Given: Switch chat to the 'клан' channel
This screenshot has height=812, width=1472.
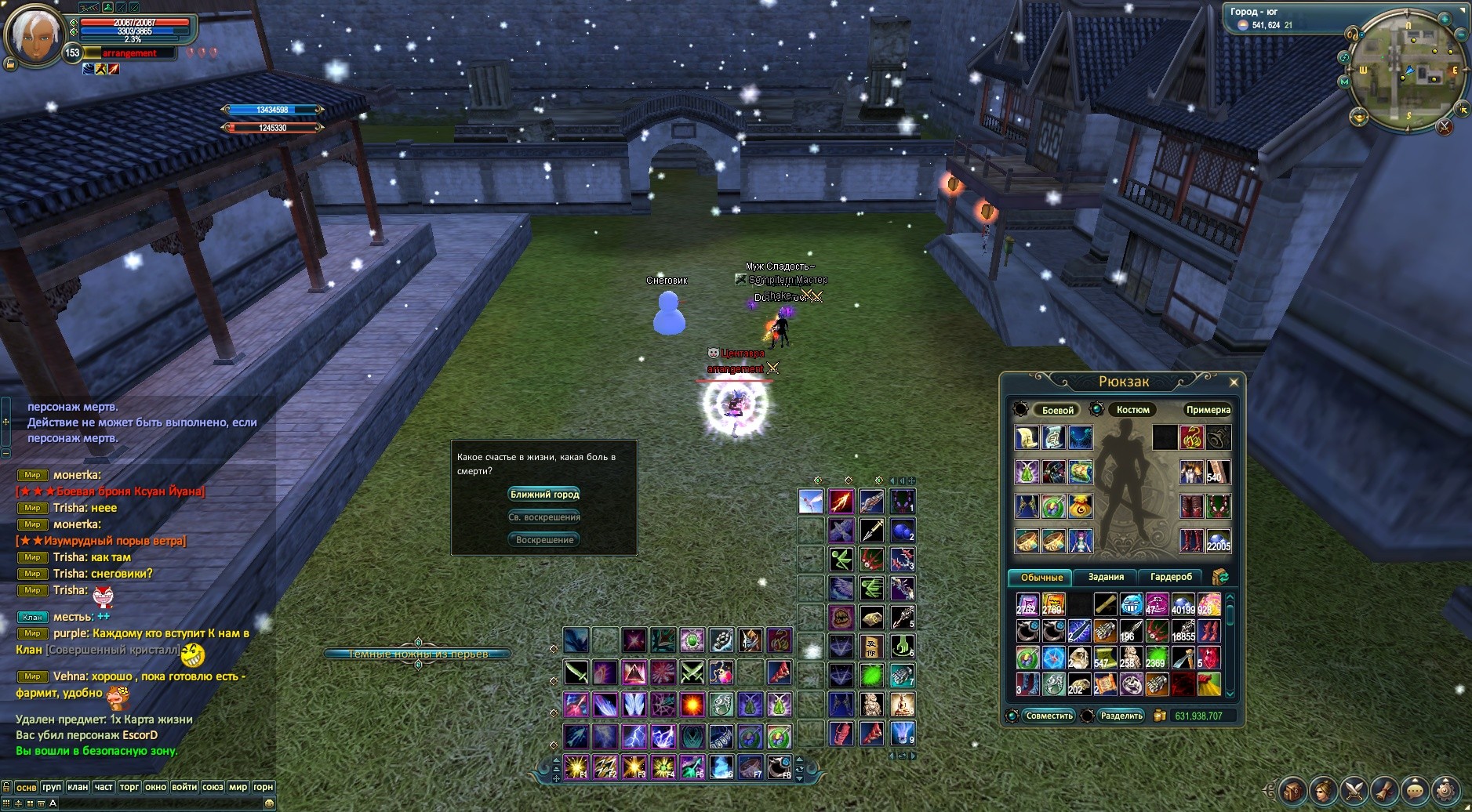Looking at the screenshot, I should click(77, 787).
